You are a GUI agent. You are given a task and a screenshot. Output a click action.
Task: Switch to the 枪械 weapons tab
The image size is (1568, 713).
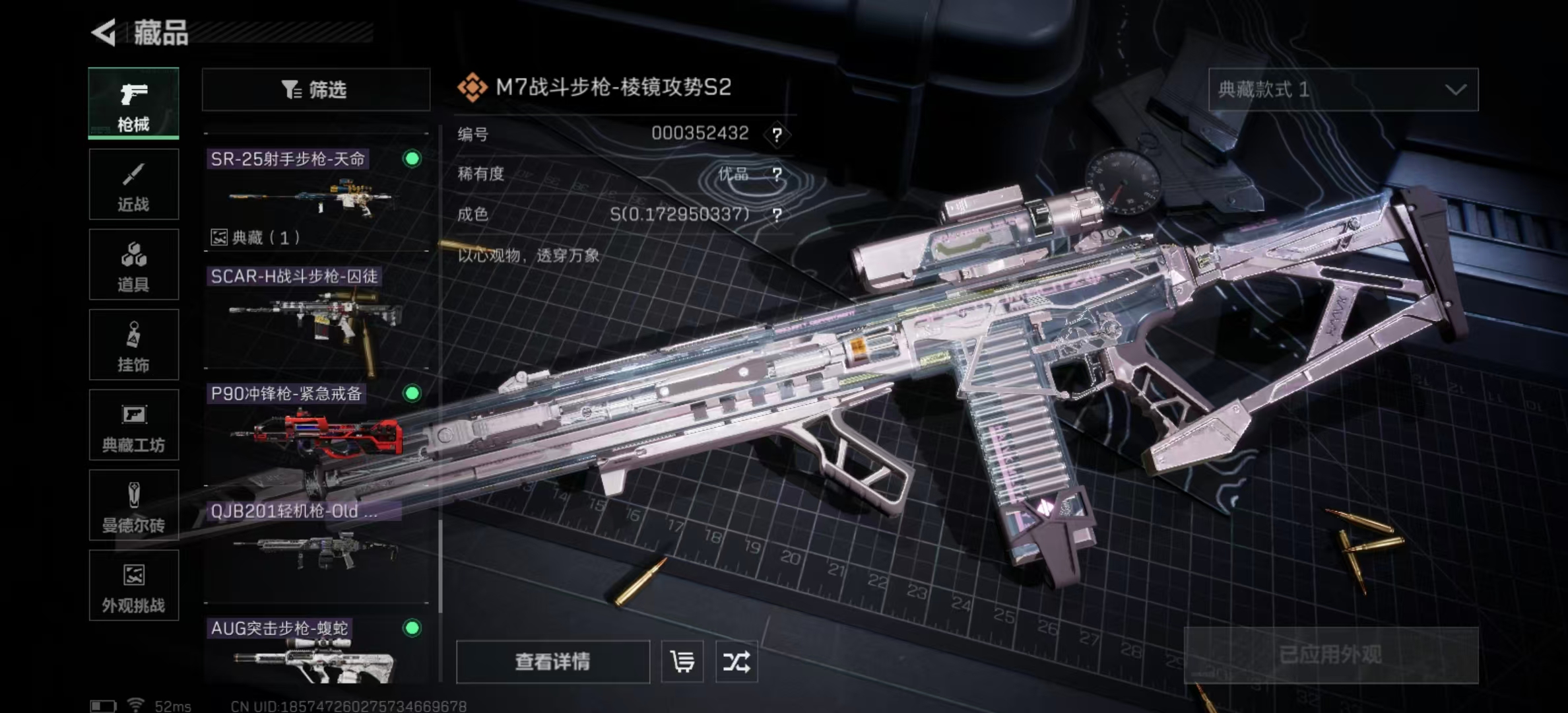click(133, 103)
